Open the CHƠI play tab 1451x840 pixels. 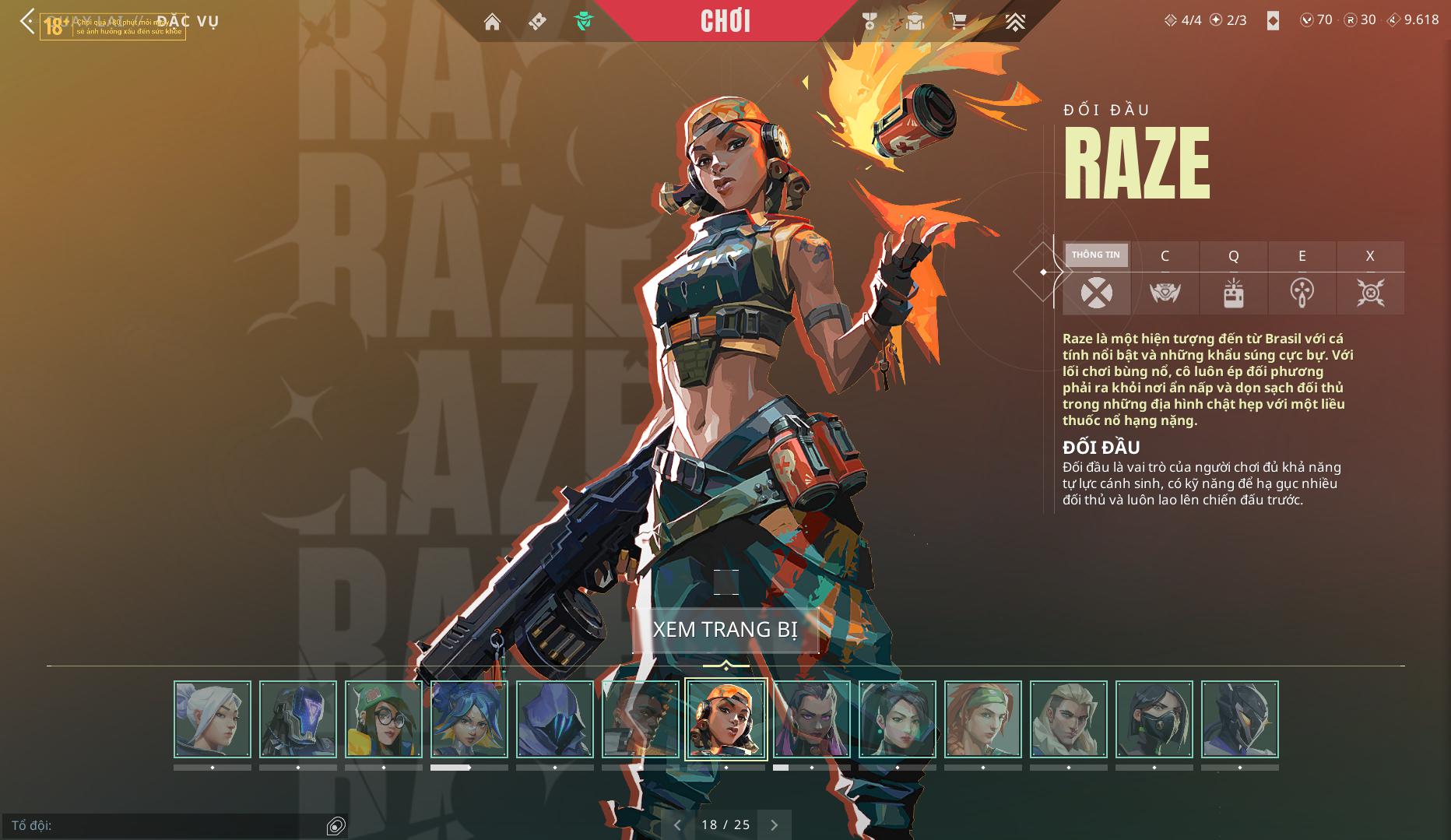725,21
